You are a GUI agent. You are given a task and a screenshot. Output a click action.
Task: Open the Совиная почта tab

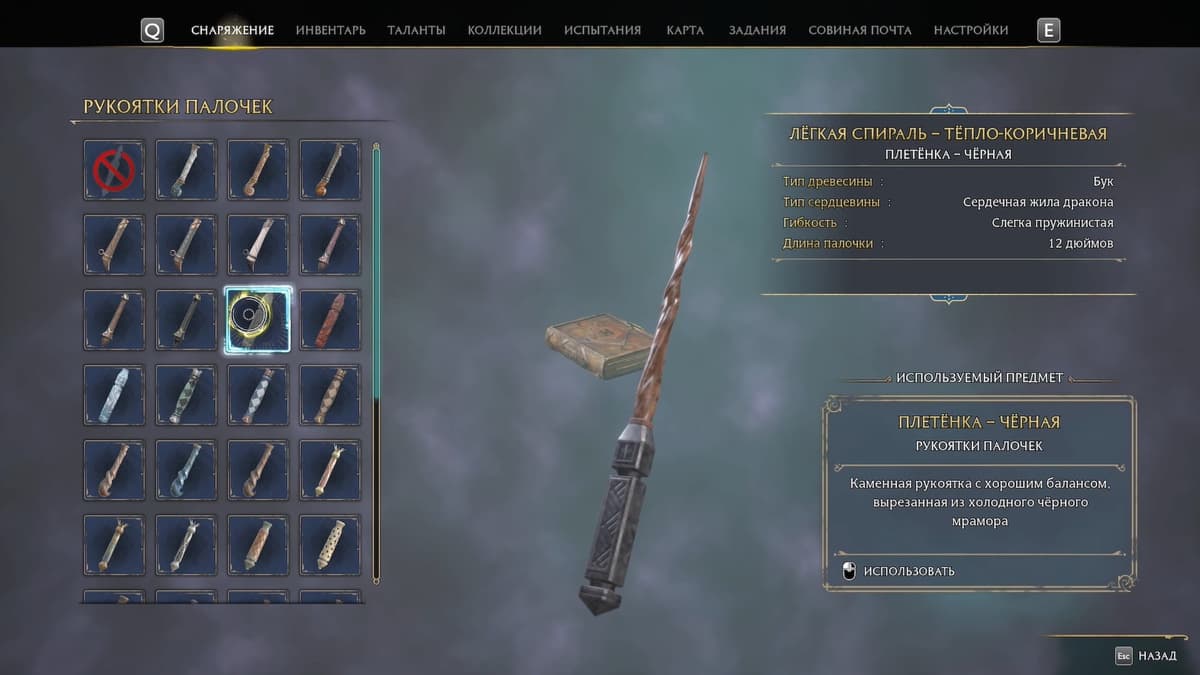[859, 30]
